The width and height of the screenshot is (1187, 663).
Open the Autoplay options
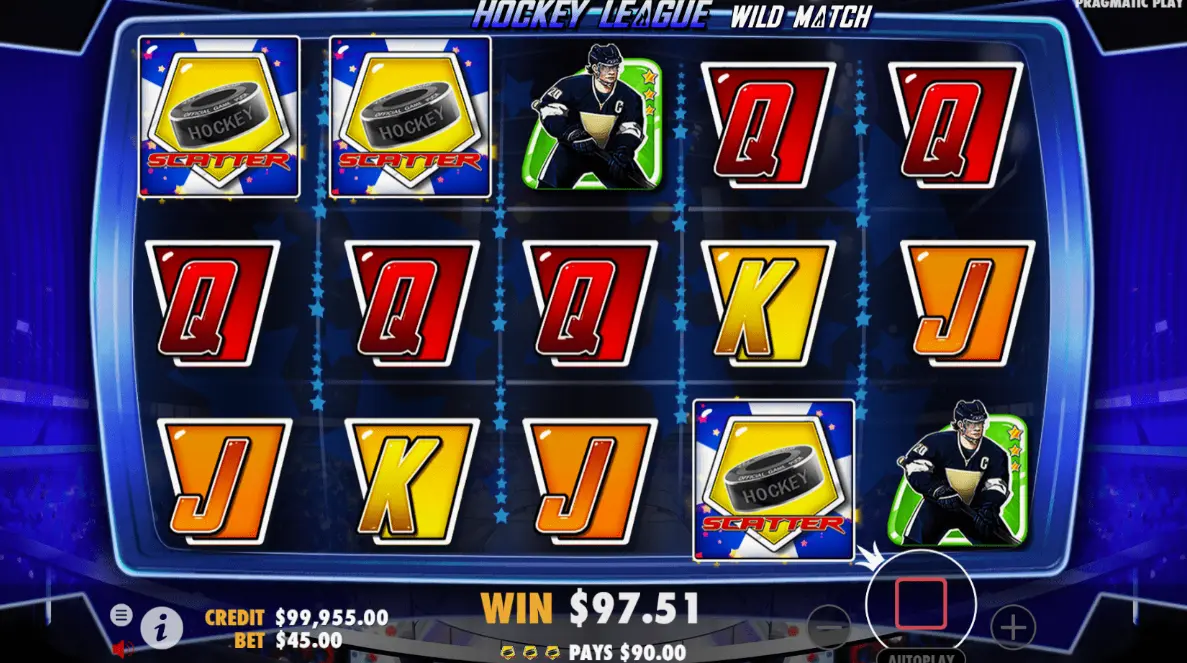point(920,657)
